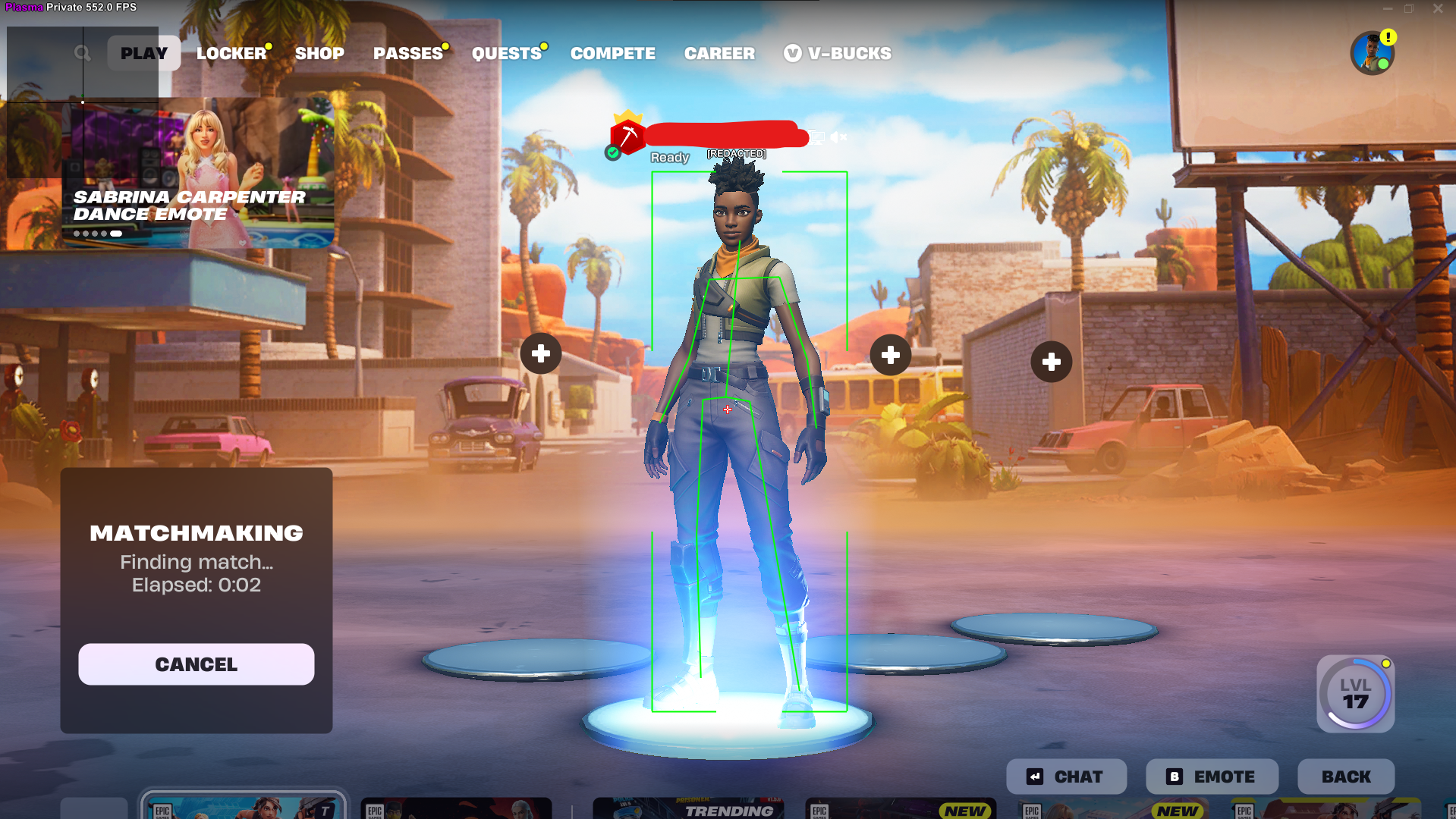This screenshot has width=1456, height=819.
Task: Go back with the Back button
Action: click(1345, 777)
